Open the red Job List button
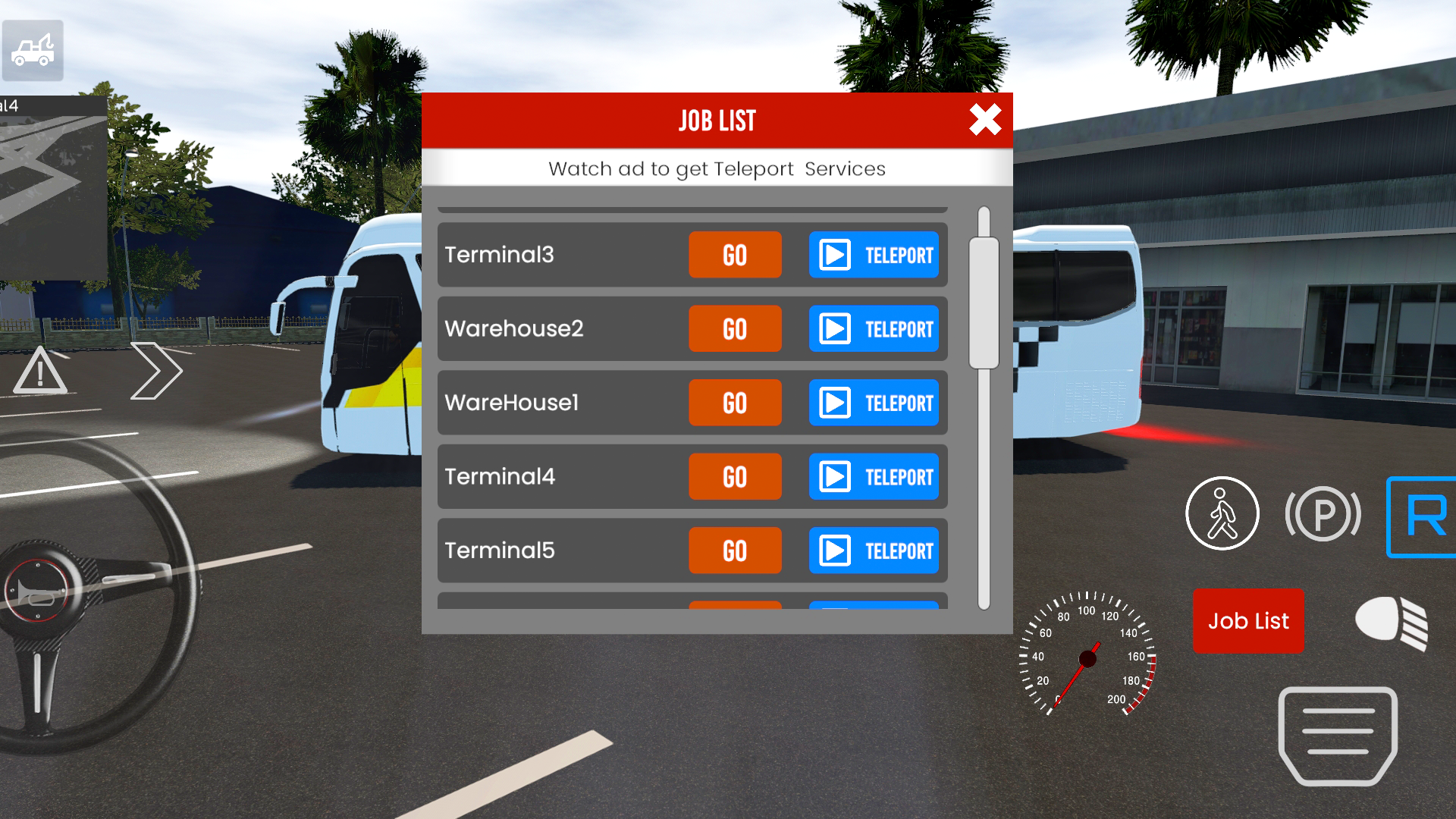This screenshot has width=1456, height=819. pos(1247,621)
